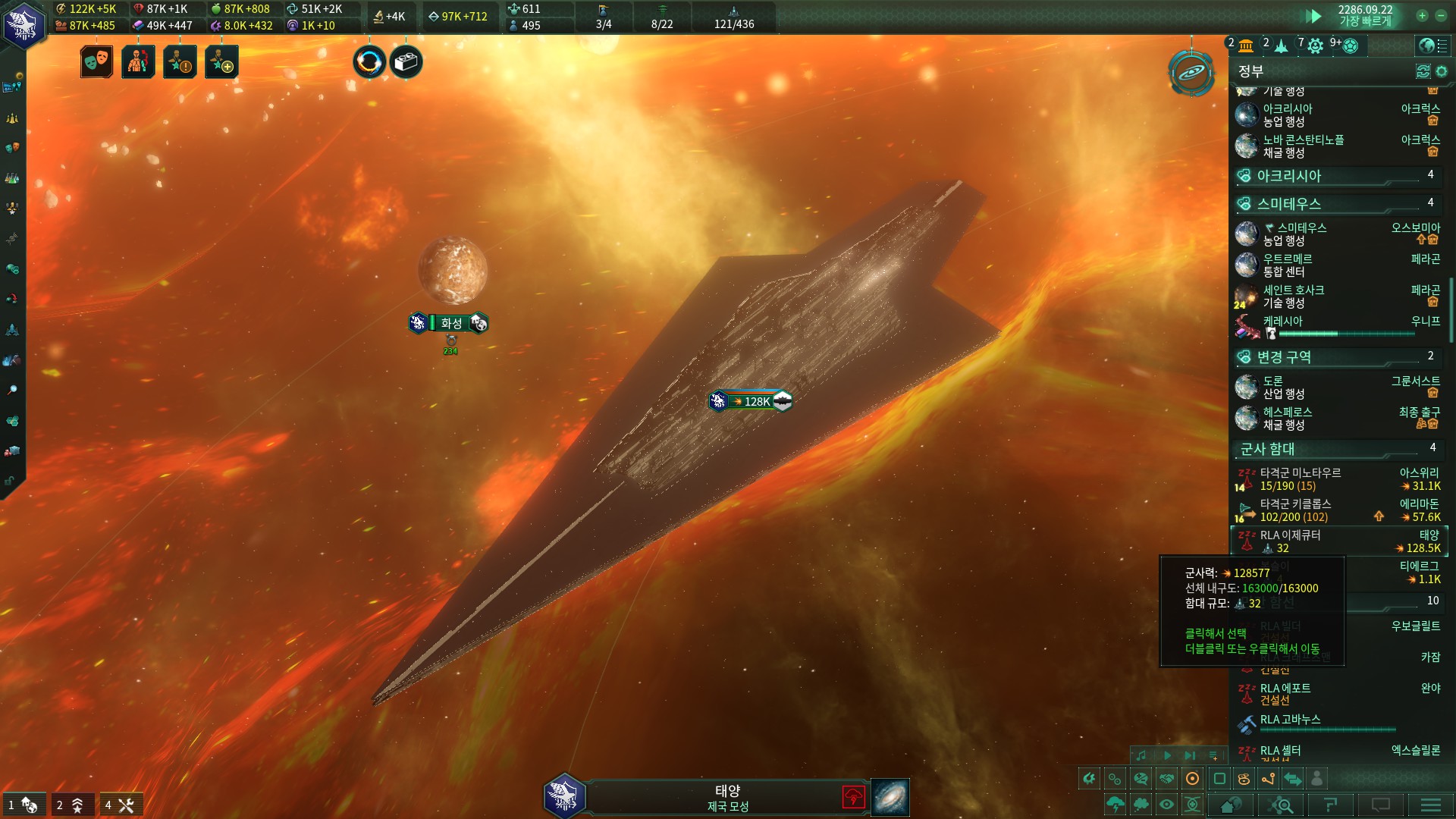Screen dimensions: 1456x819
Task: Select the 128K fleet marker
Action: 751,401
